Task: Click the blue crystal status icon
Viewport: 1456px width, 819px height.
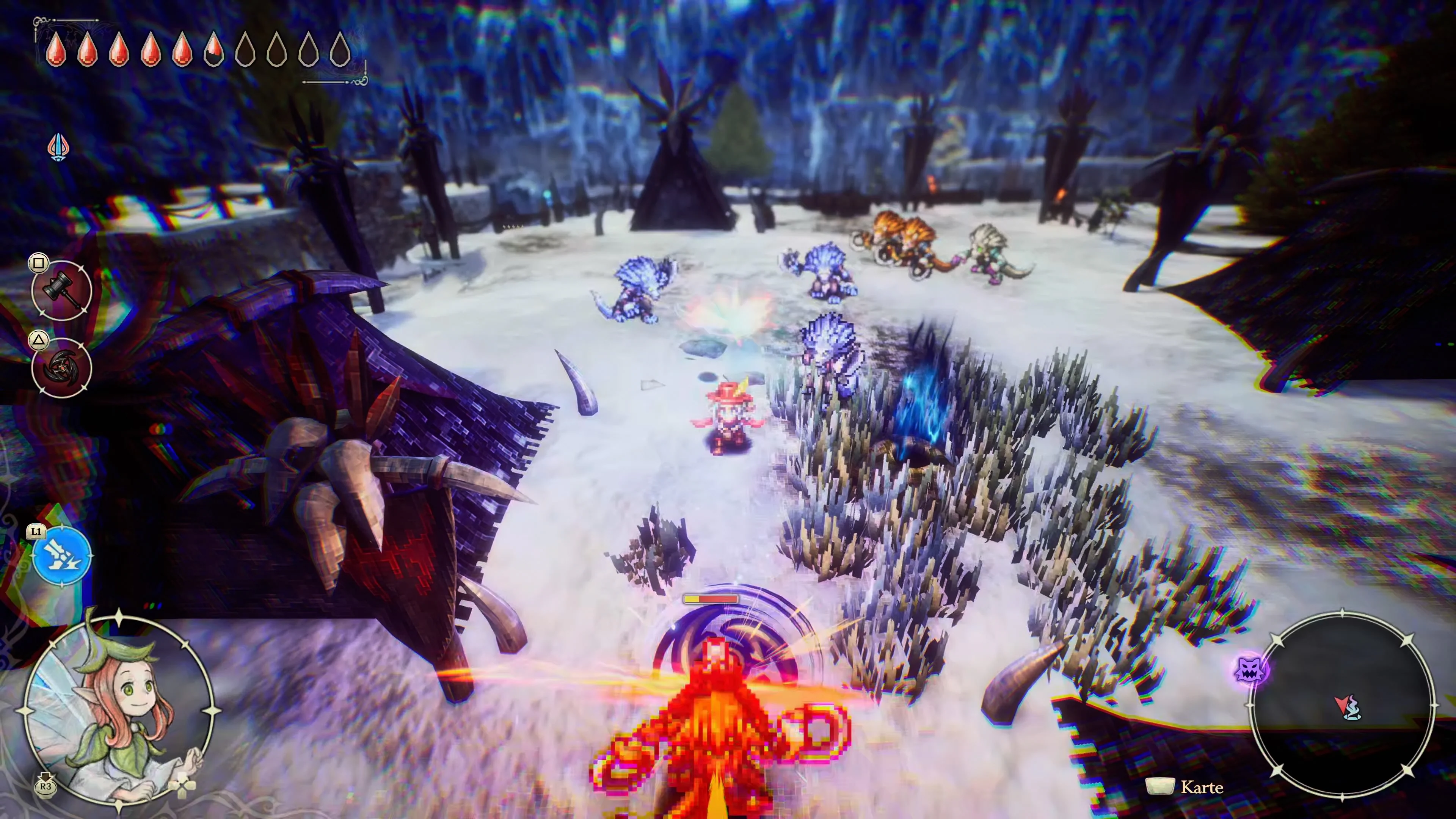Action: click(x=58, y=147)
